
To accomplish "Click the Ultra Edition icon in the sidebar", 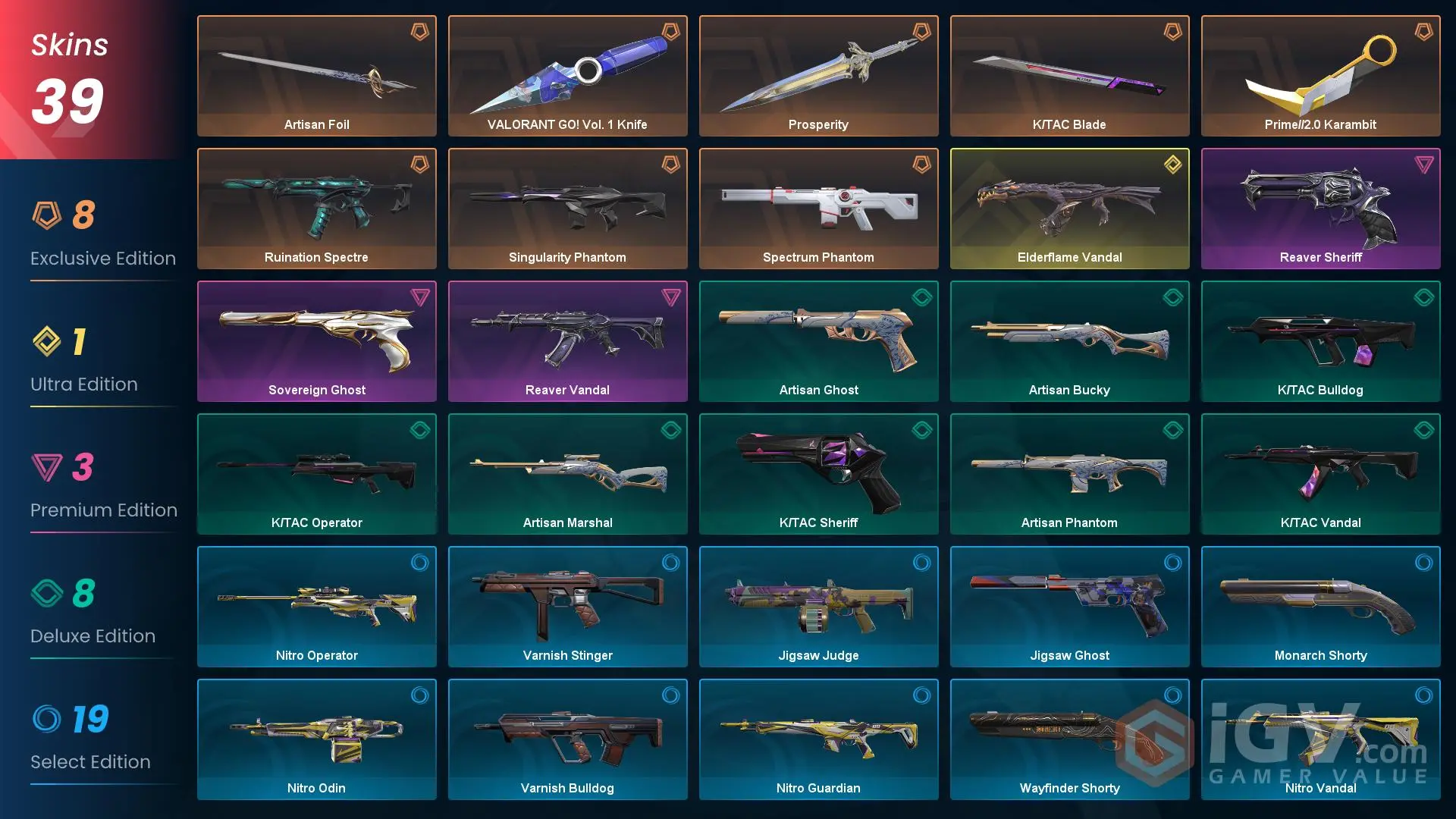I will click(45, 343).
